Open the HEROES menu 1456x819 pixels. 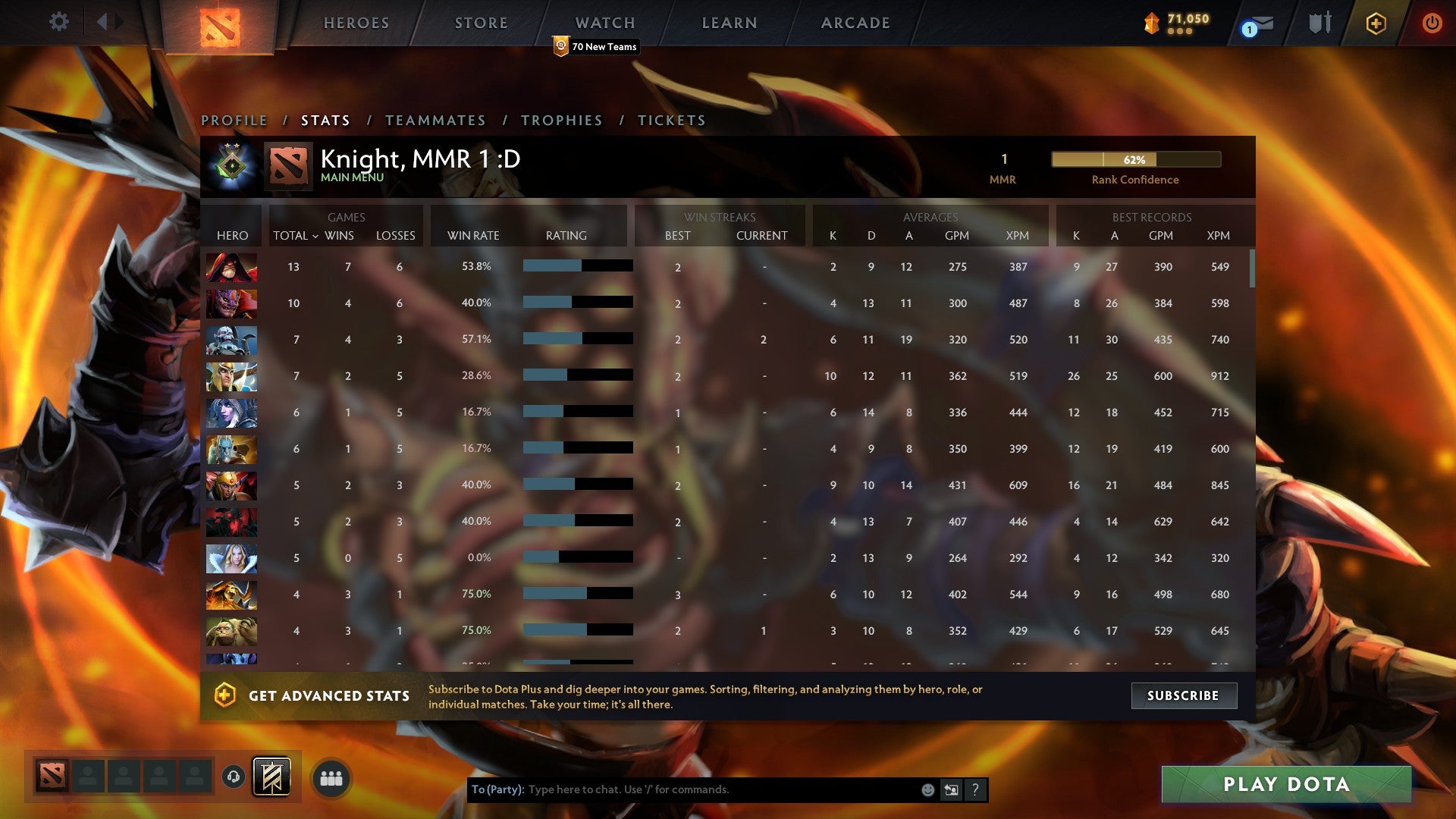356,23
